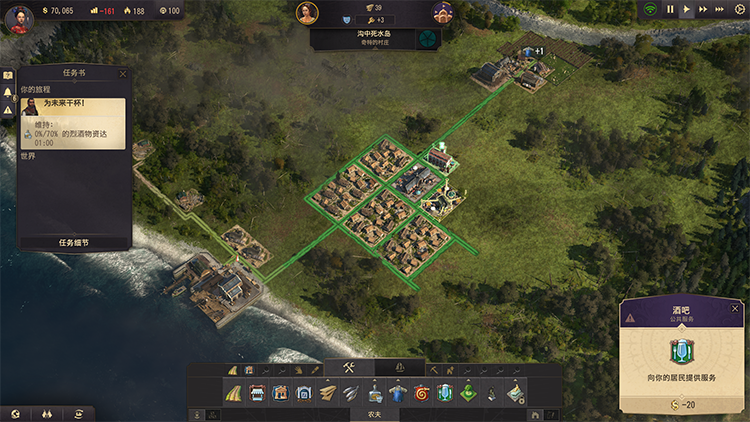Pause the game
750x422 pixels.
670,9
